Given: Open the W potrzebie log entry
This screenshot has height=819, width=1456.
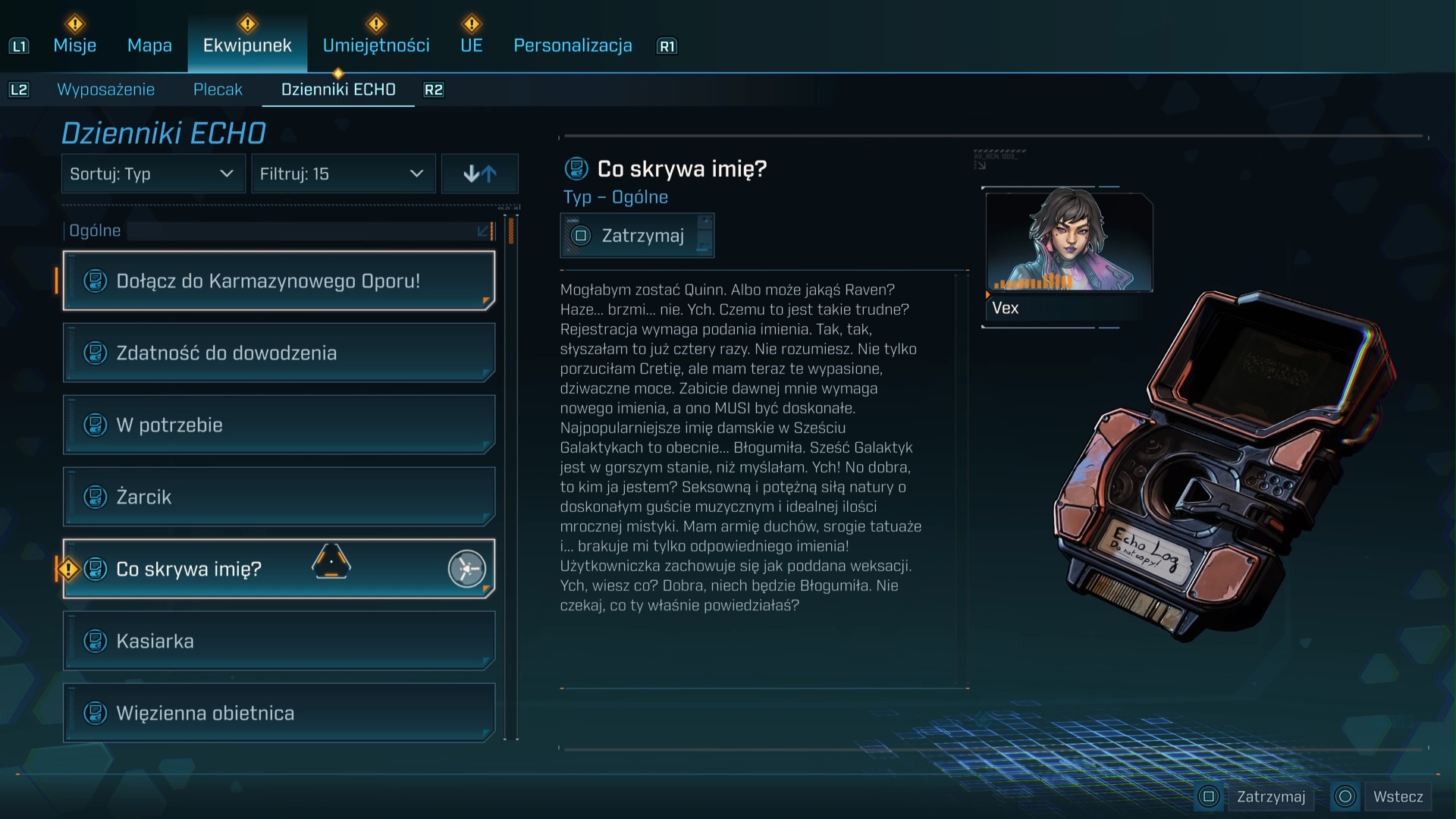Looking at the screenshot, I should pos(279,425).
